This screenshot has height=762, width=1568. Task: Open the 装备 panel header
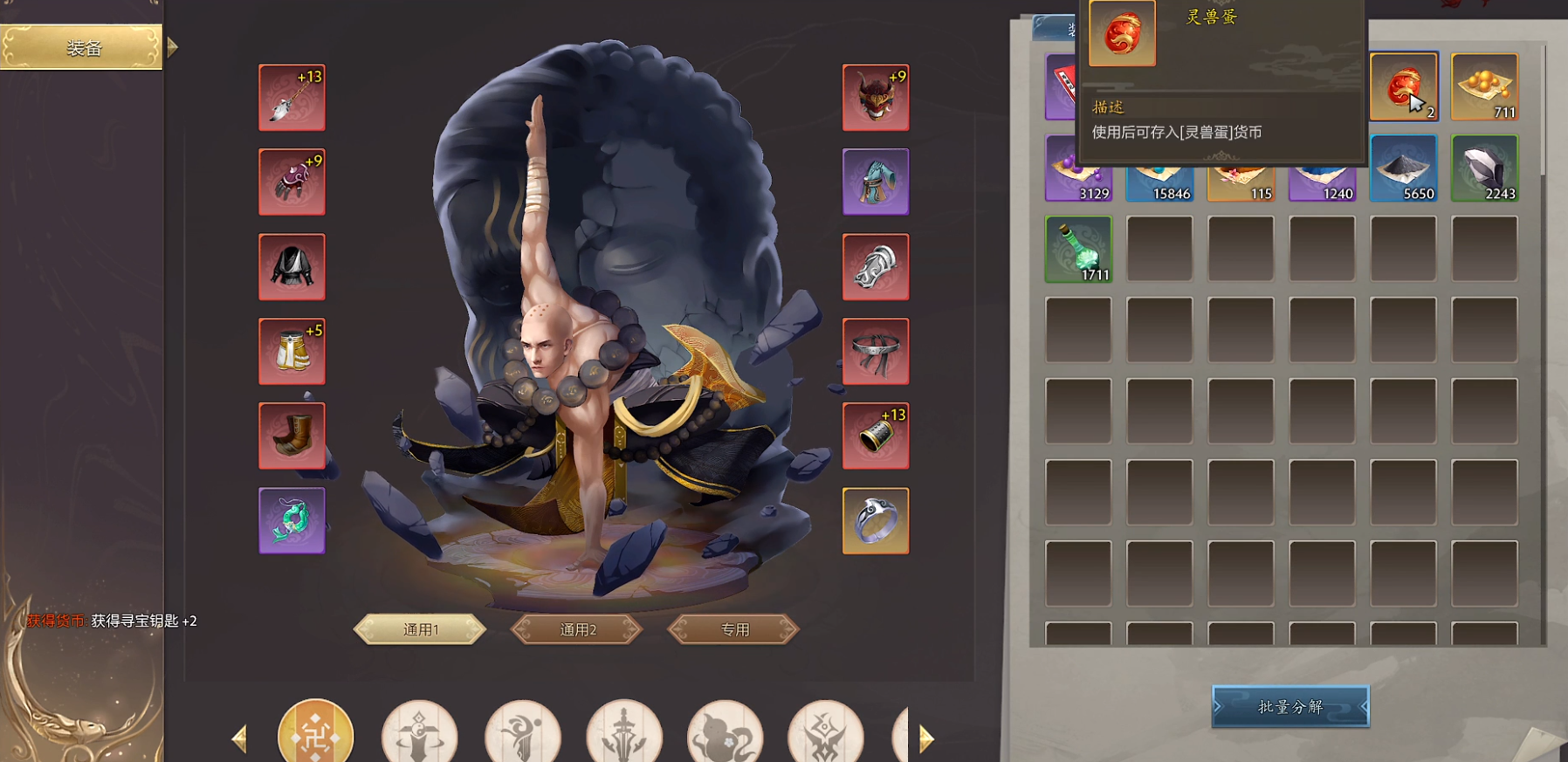(x=80, y=48)
